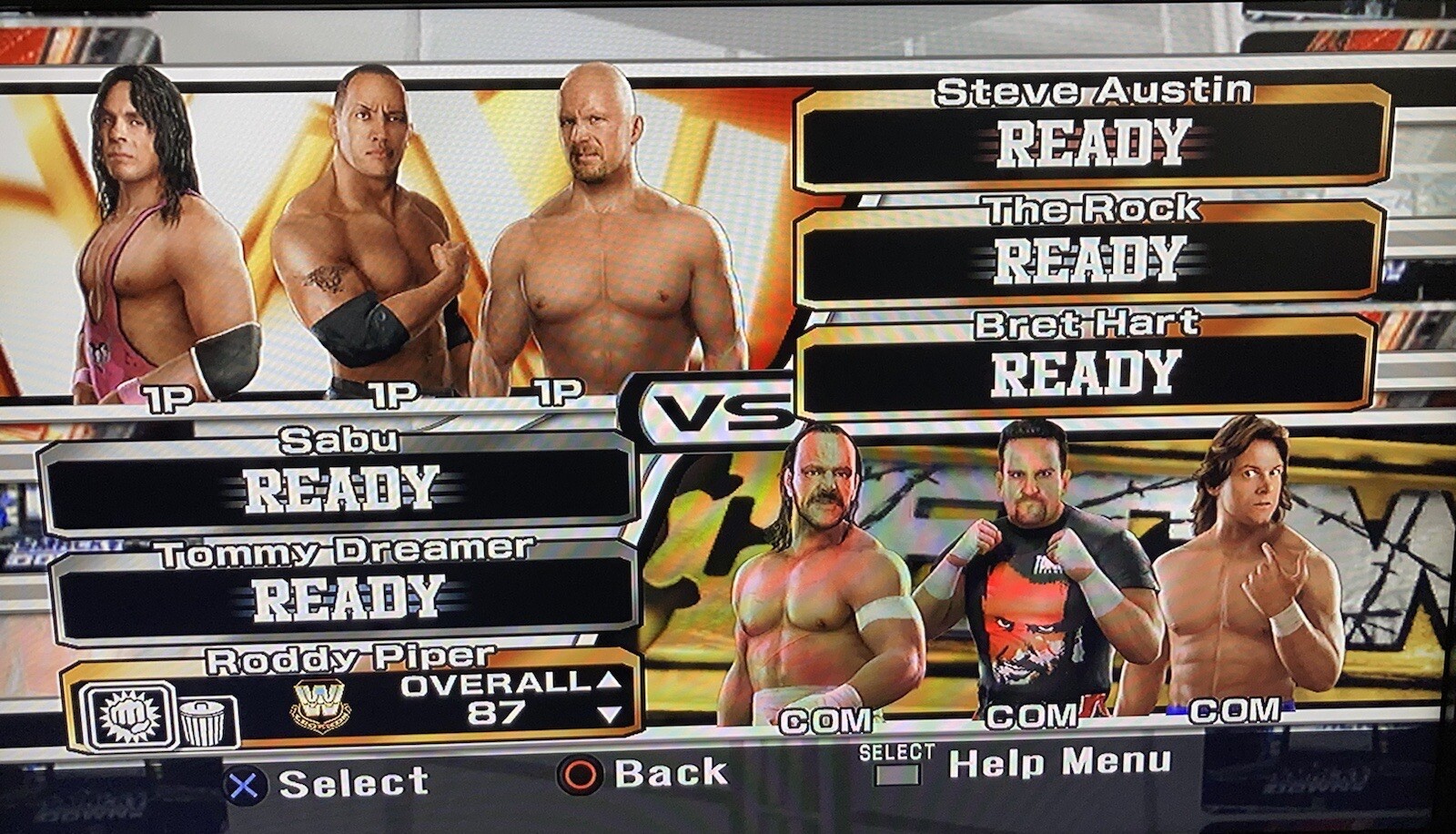This screenshot has width=1456, height=834.
Task: Decrease Roddy Piper's Overall rating
Action: click(608, 715)
